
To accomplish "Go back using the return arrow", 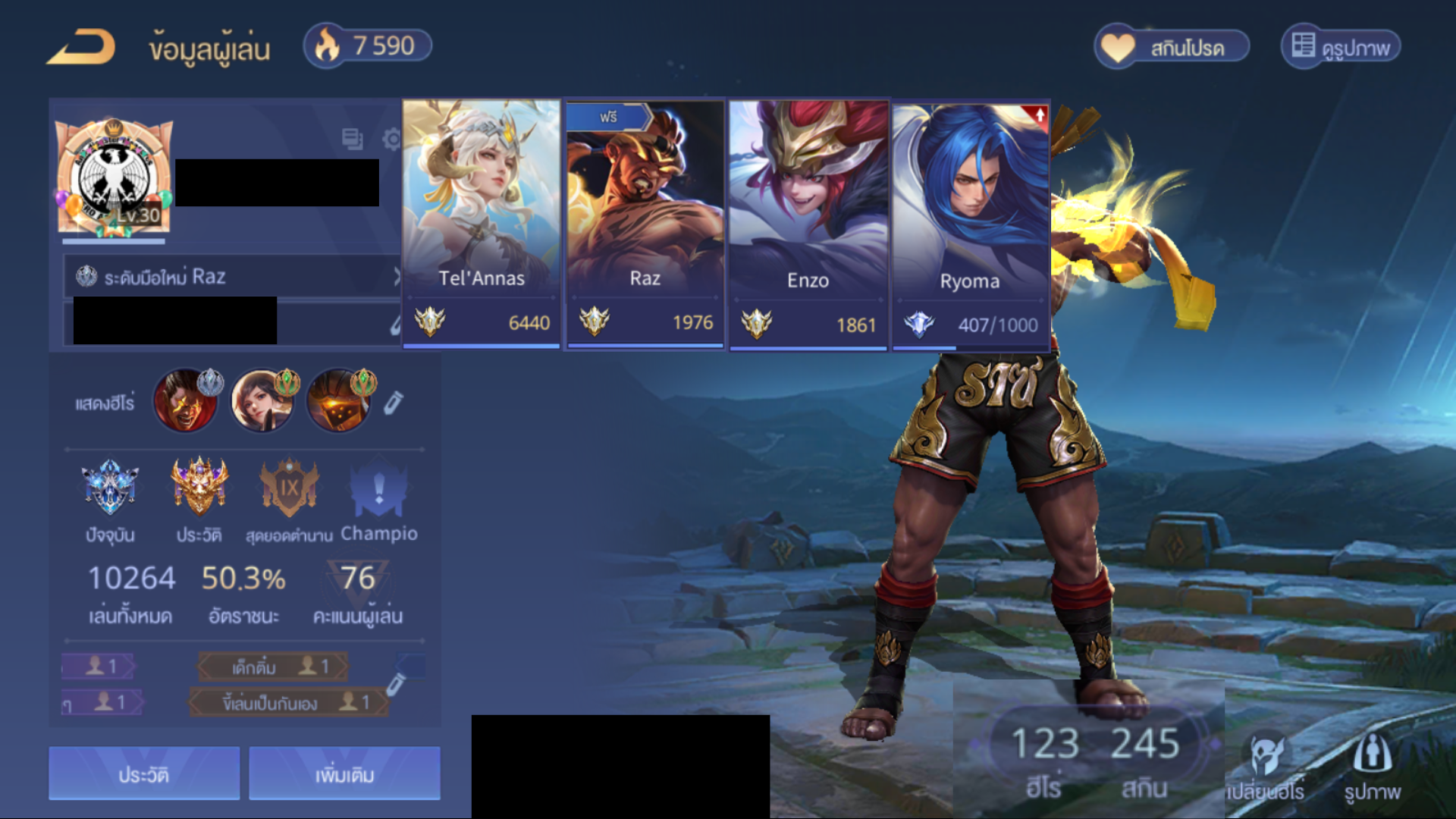I will (82, 47).
